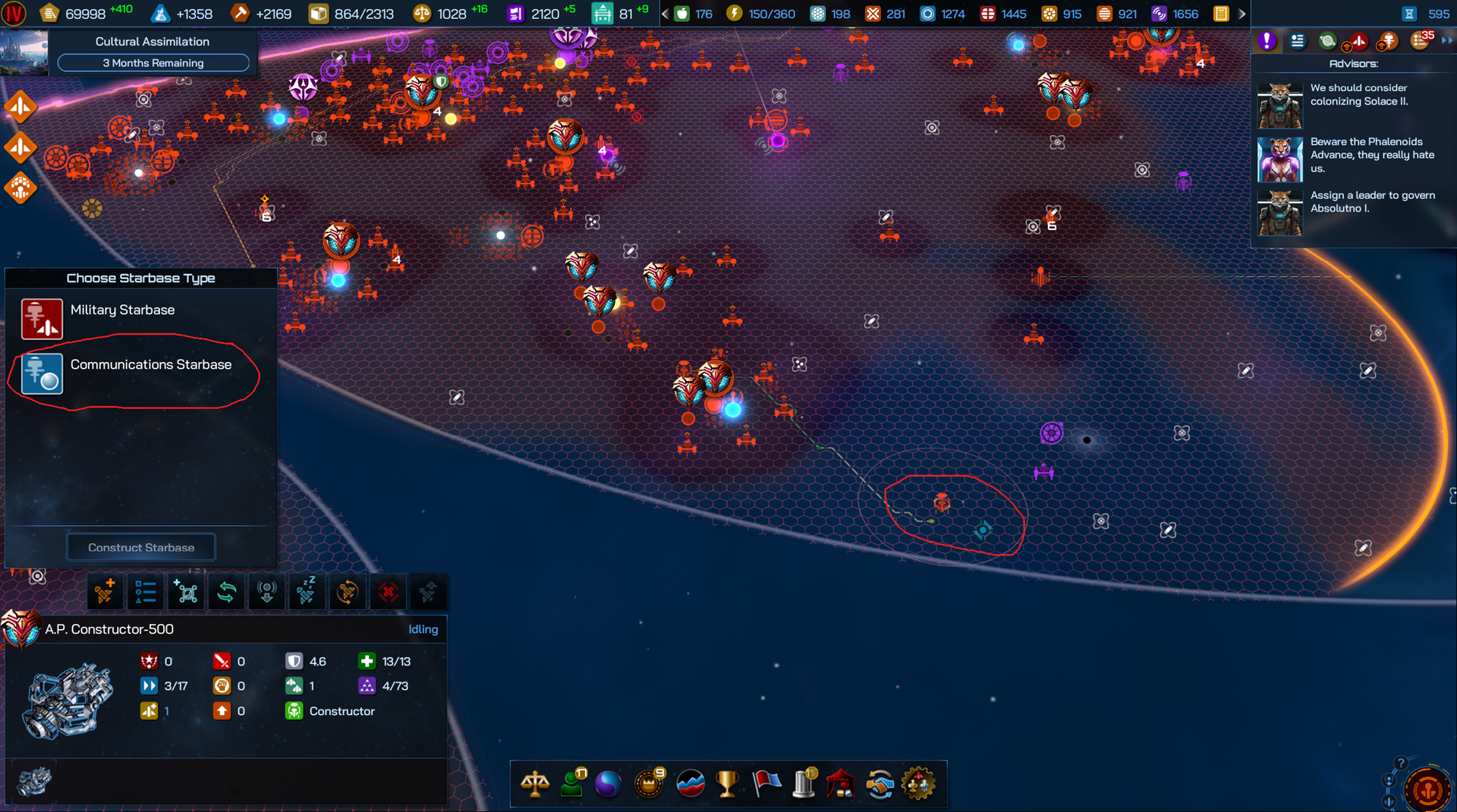Screen dimensions: 1457x812
Task: Open the circular turn button
Action: point(1427,789)
